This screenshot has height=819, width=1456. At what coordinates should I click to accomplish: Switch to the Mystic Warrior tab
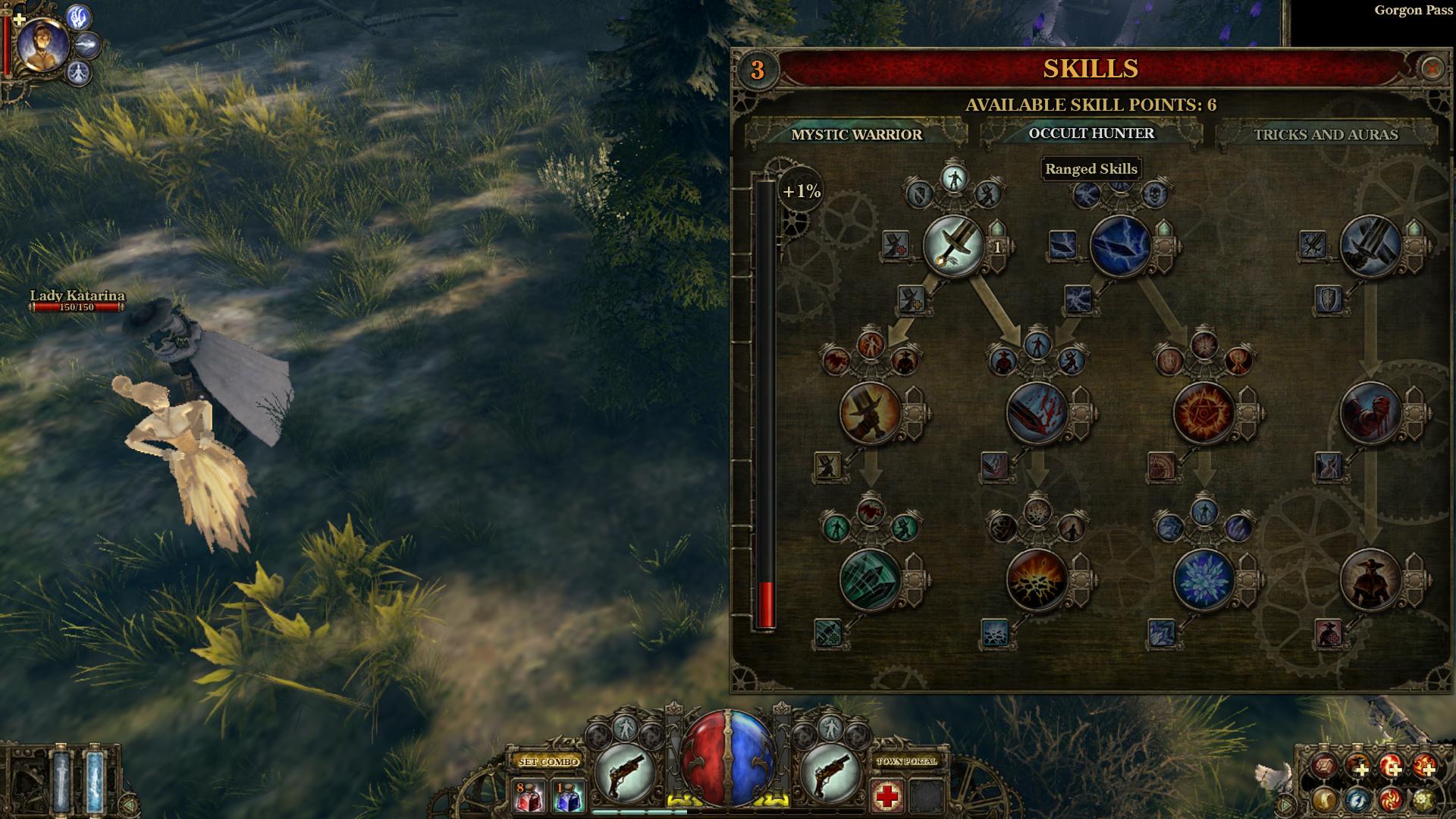856,134
